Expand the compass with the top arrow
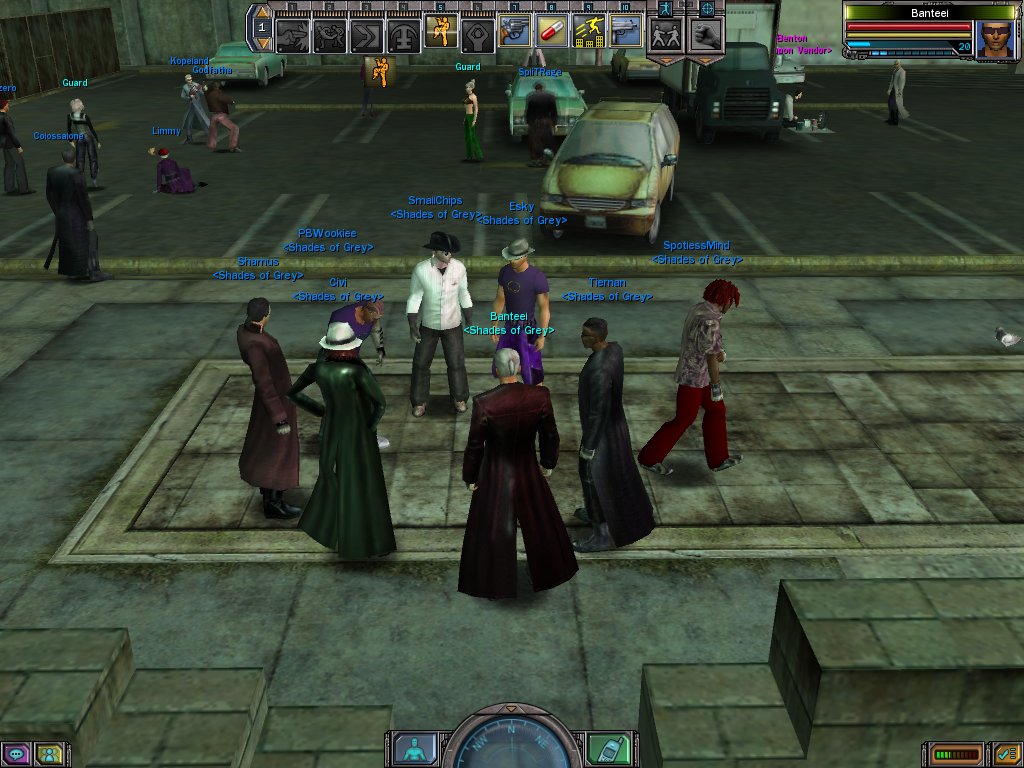Viewport: 1024px width, 768px height. coord(512,709)
